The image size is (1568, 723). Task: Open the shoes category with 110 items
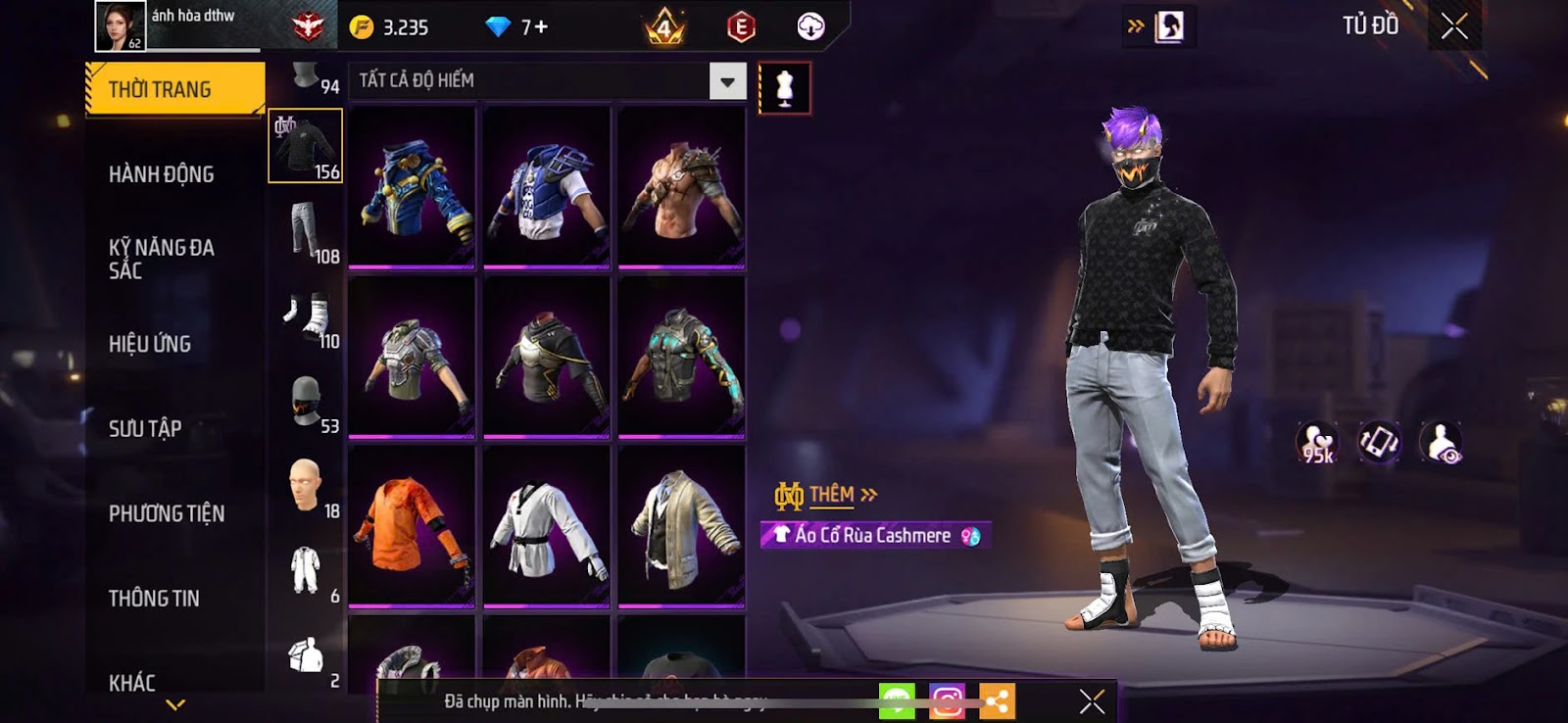click(x=306, y=316)
